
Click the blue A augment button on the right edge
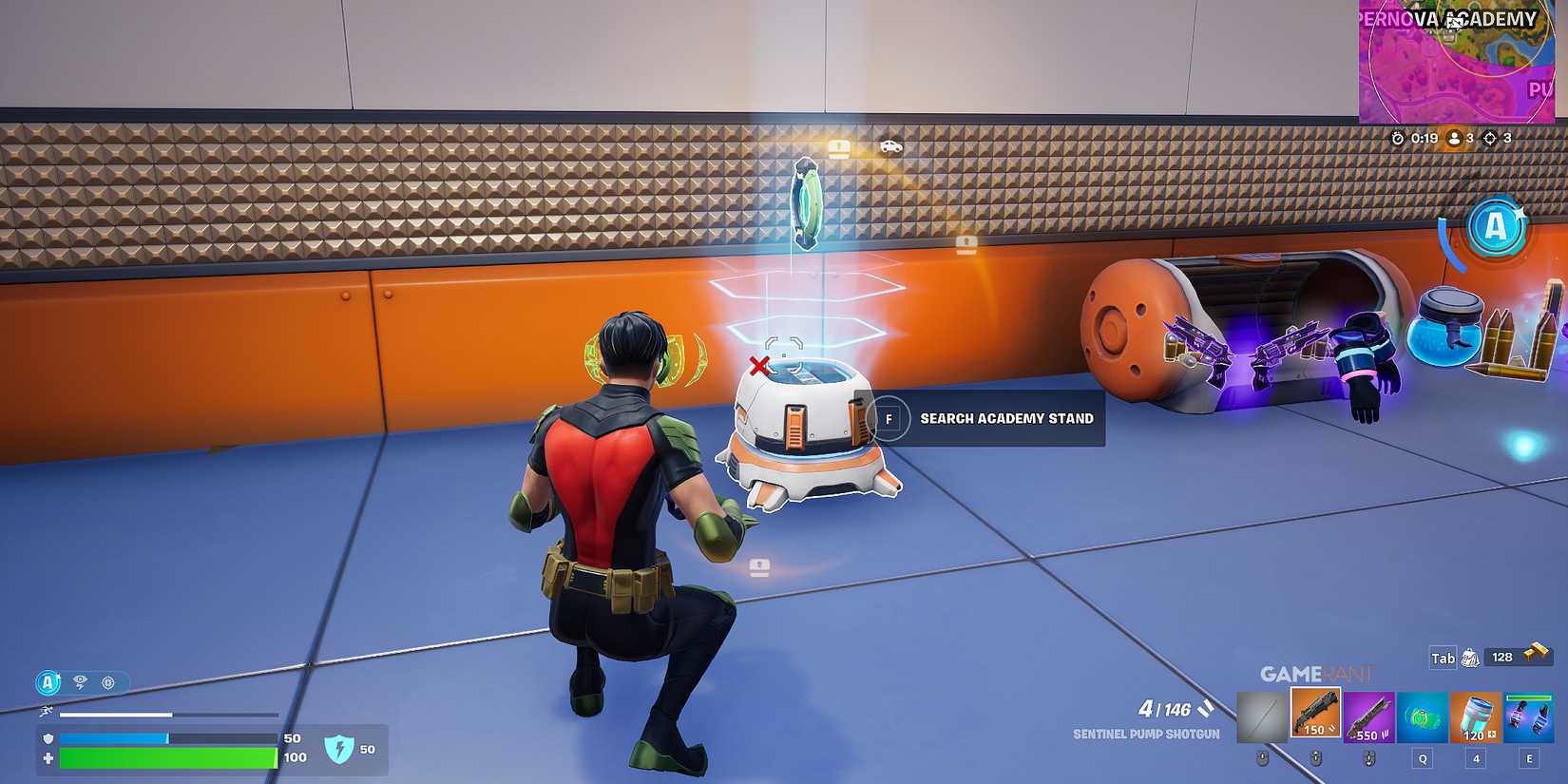pos(1497,228)
